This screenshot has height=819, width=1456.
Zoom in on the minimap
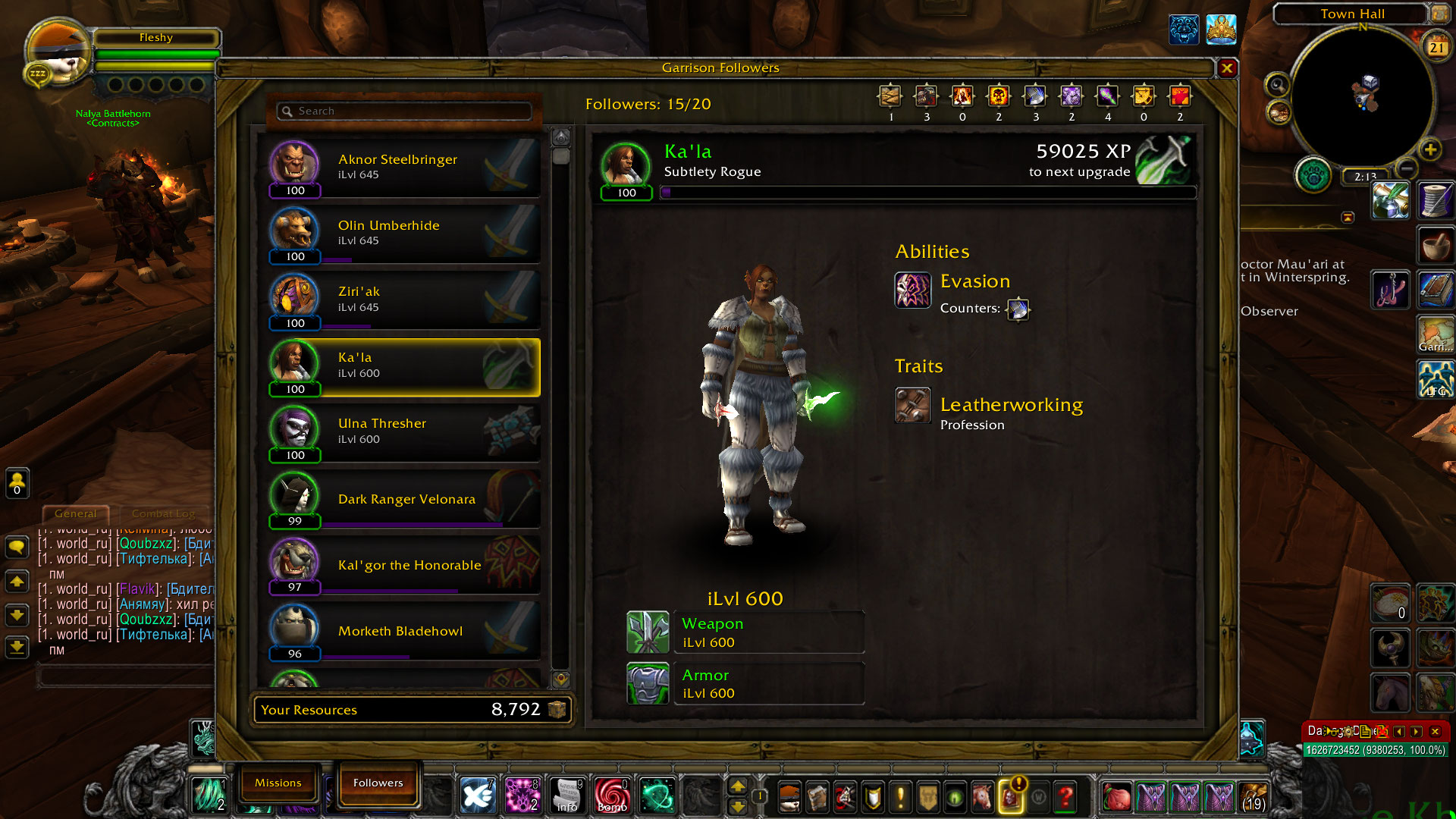[1430, 149]
